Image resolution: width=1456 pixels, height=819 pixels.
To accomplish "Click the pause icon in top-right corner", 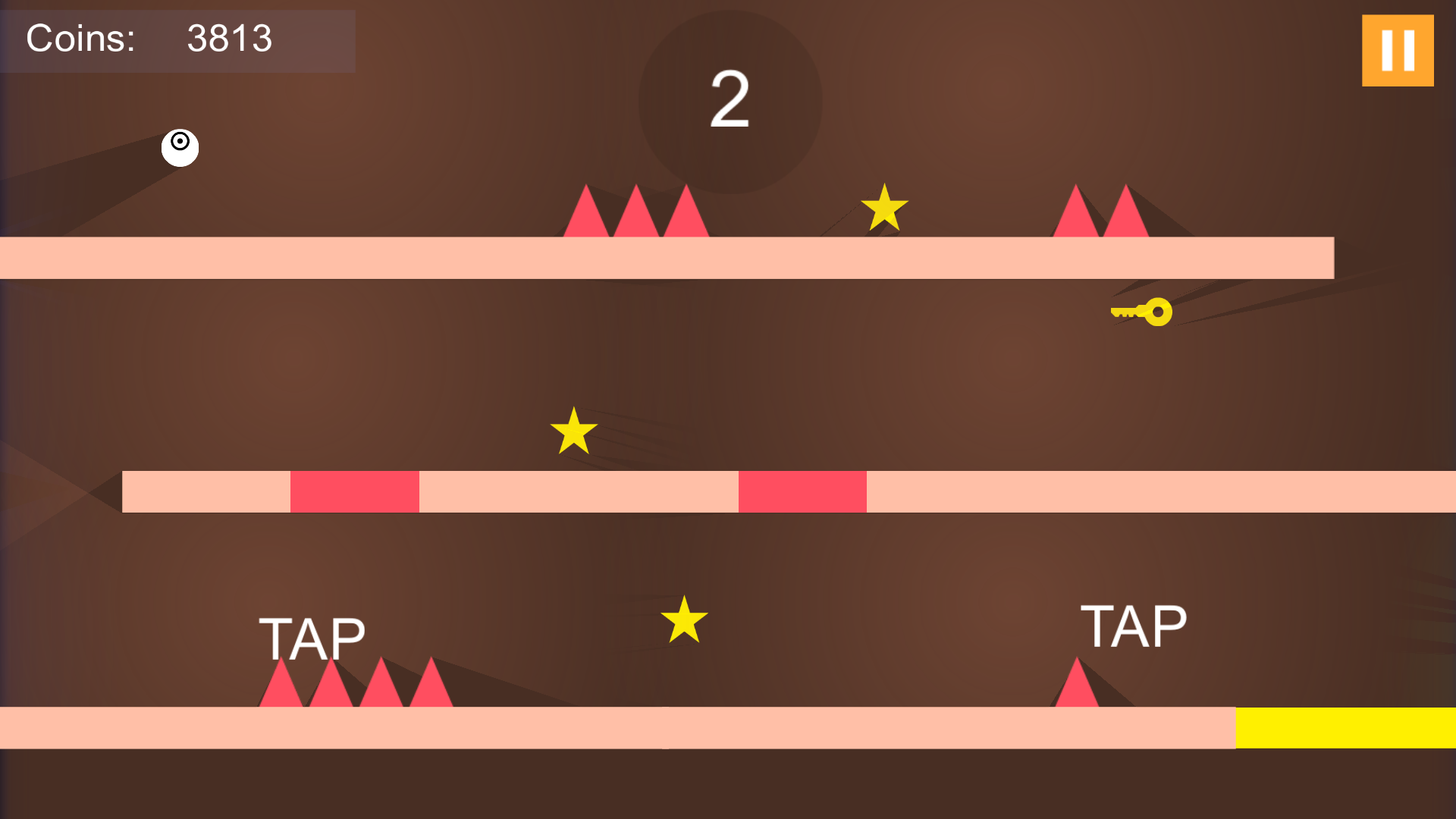I will click(x=1397, y=49).
